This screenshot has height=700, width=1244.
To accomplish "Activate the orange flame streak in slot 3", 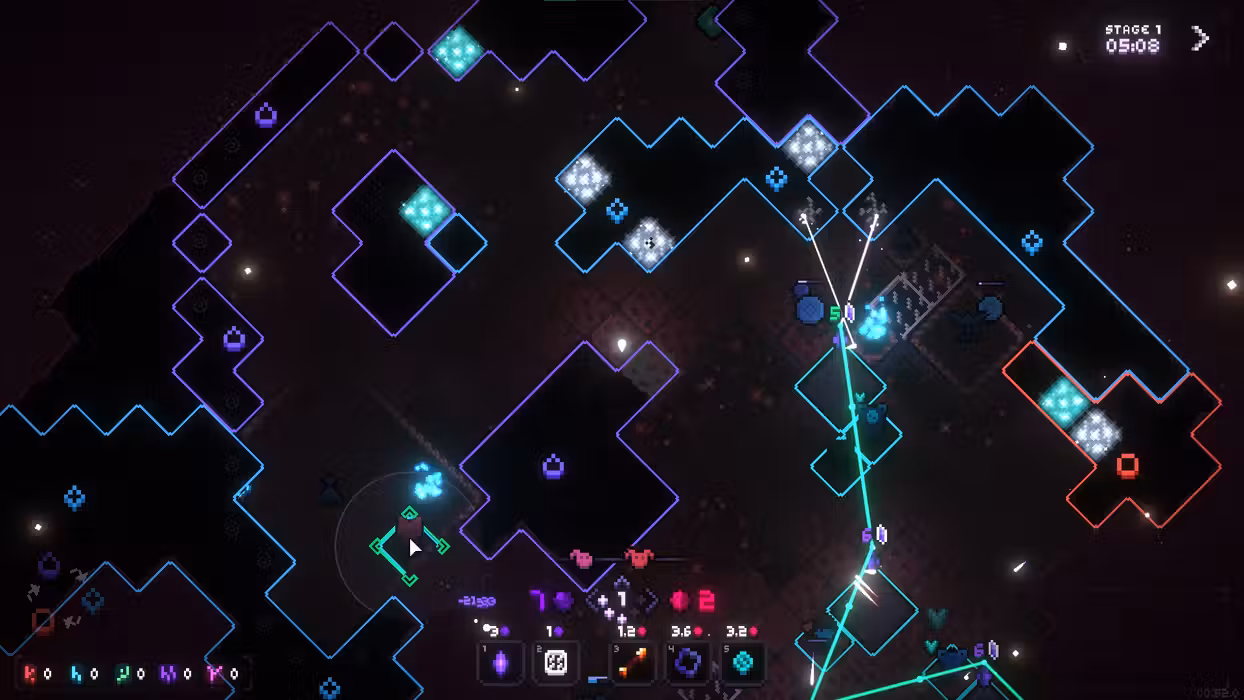I will click(x=633, y=663).
